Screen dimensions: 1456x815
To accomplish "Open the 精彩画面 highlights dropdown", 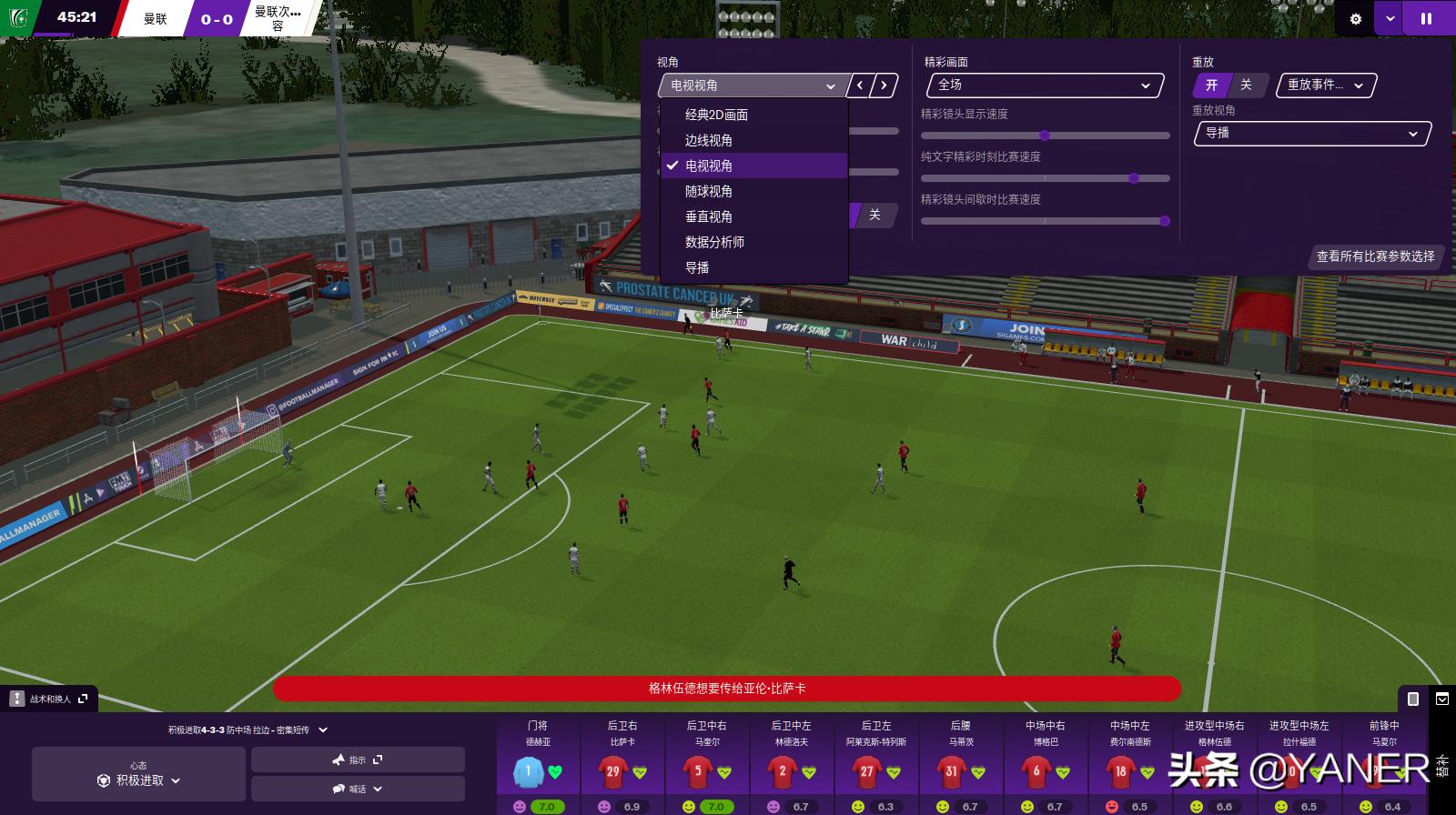I will click(x=1045, y=86).
